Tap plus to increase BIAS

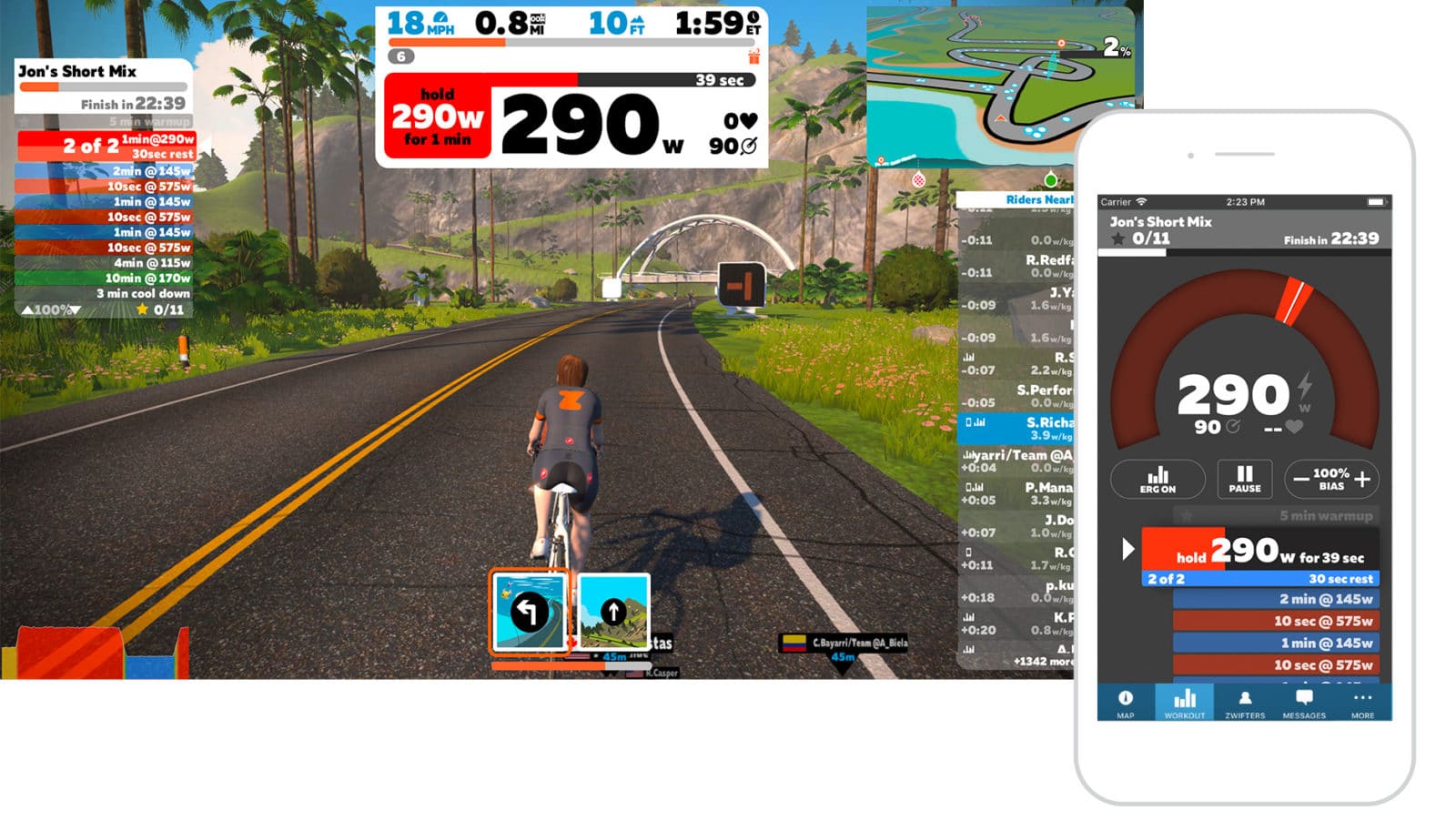1362,477
